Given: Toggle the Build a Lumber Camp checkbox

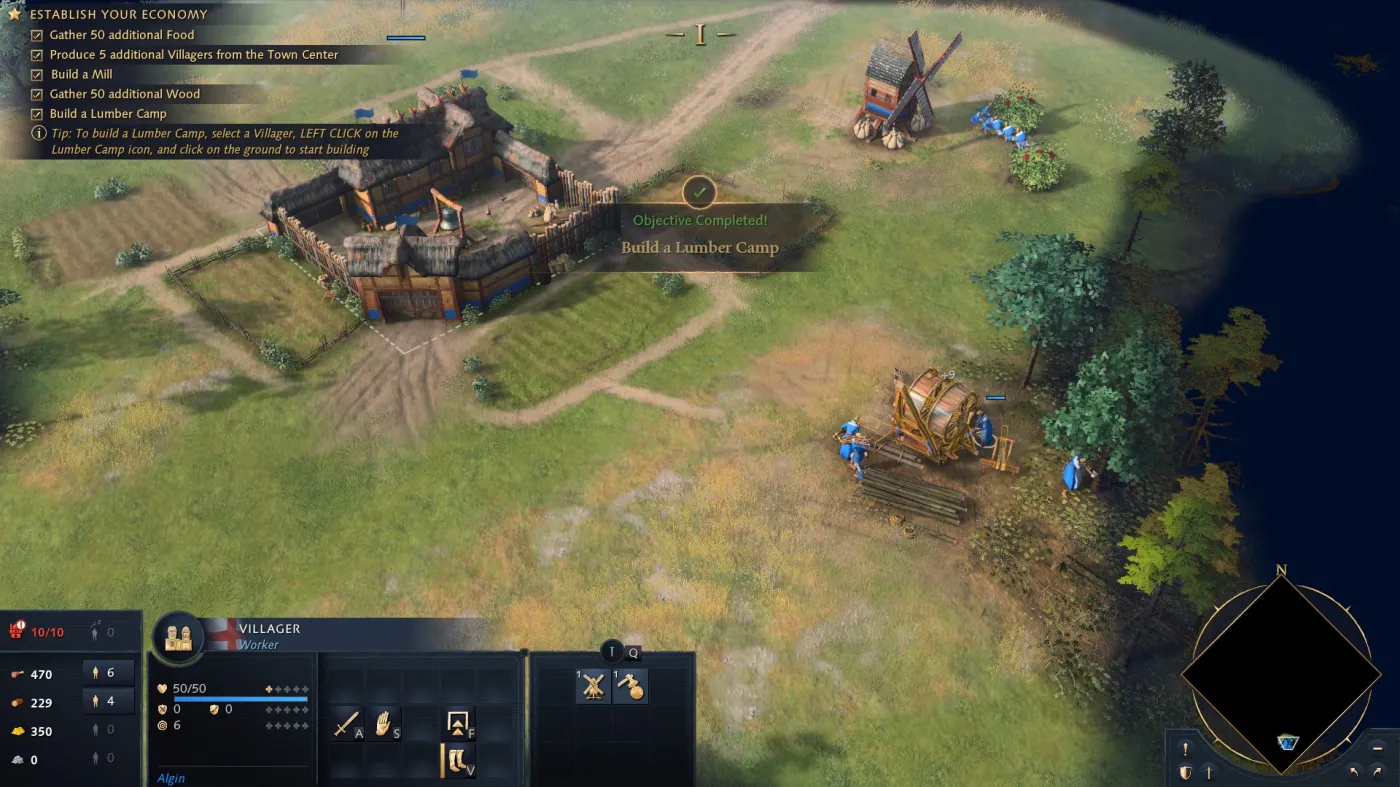Looking at the screenshot, I should click(37, 113).
